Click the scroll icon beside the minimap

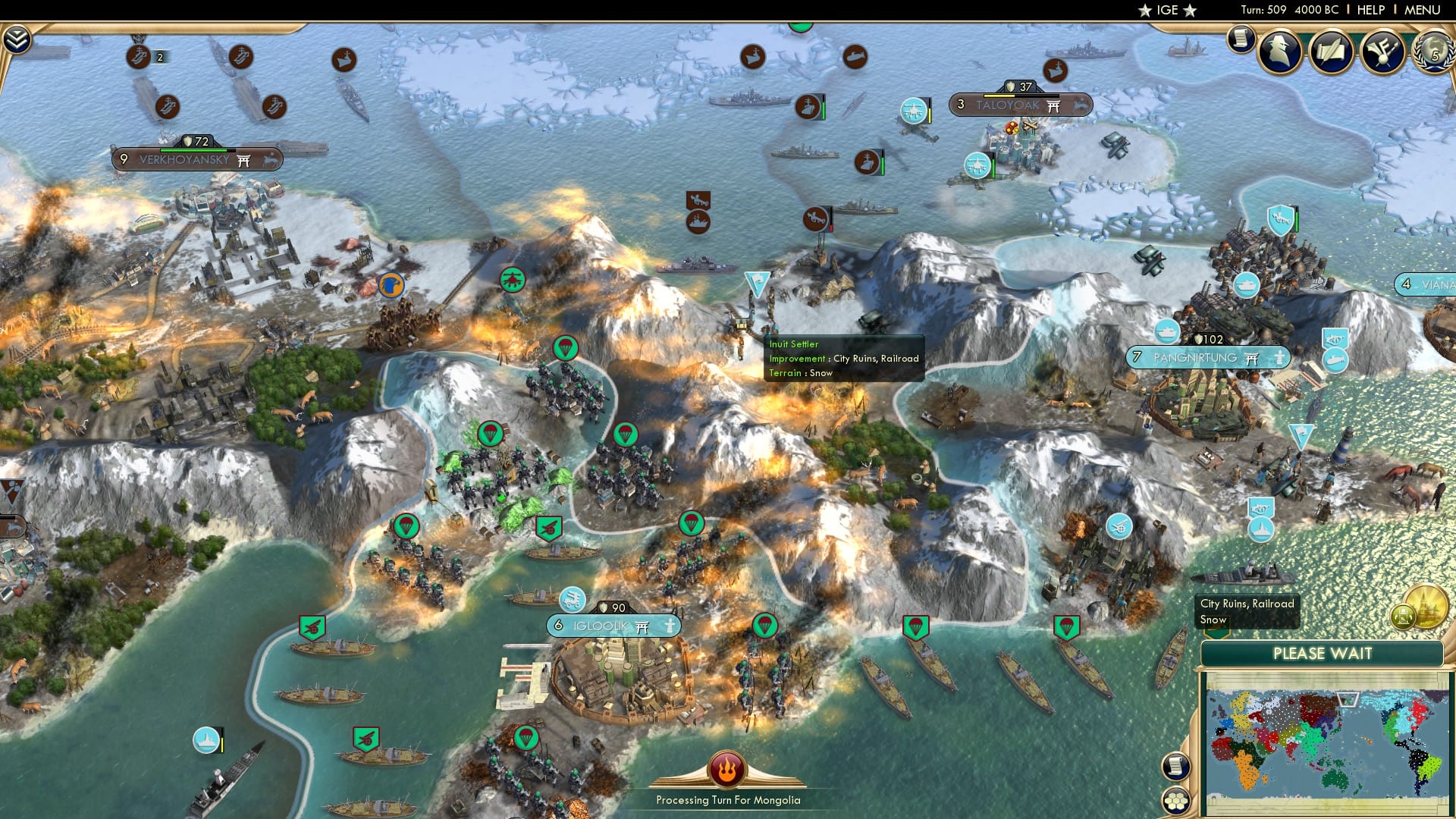pos(1175,767)
